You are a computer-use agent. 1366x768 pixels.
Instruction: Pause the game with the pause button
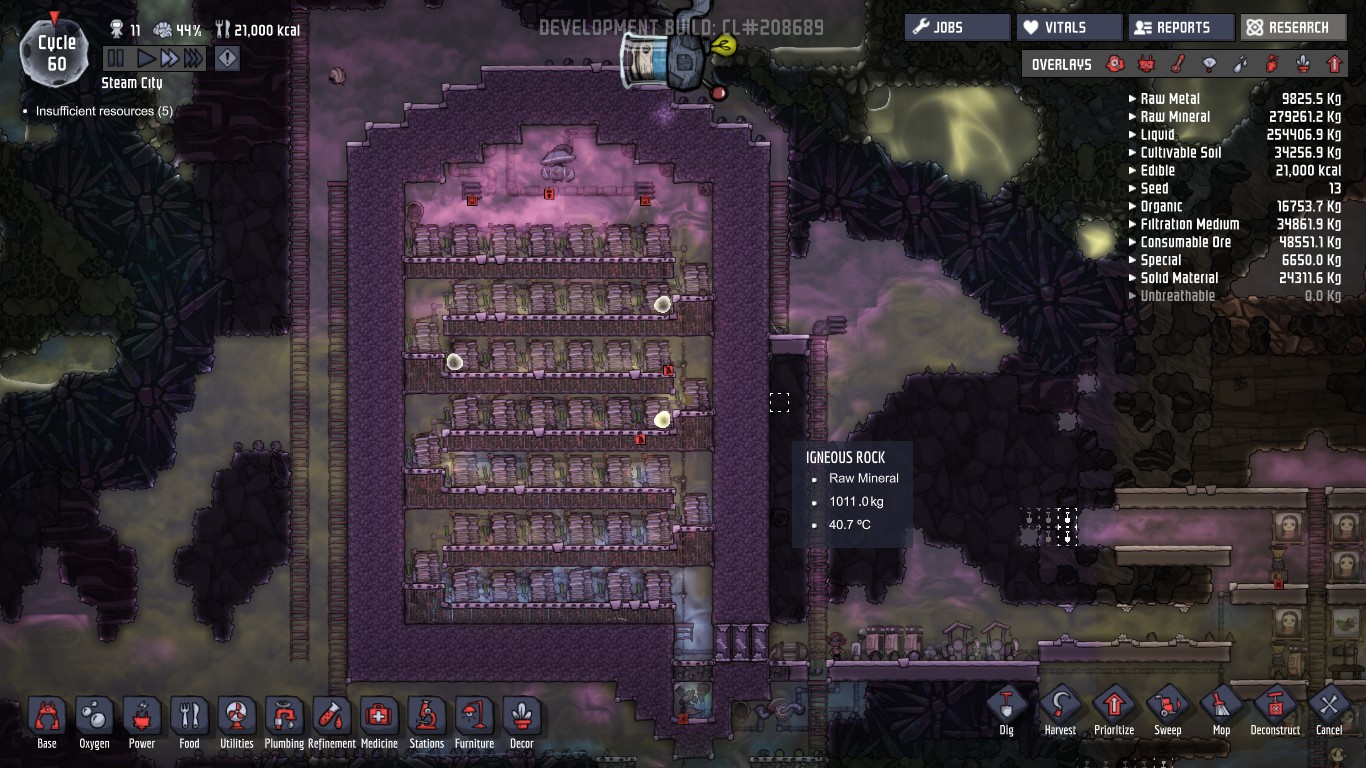[116, 59]
